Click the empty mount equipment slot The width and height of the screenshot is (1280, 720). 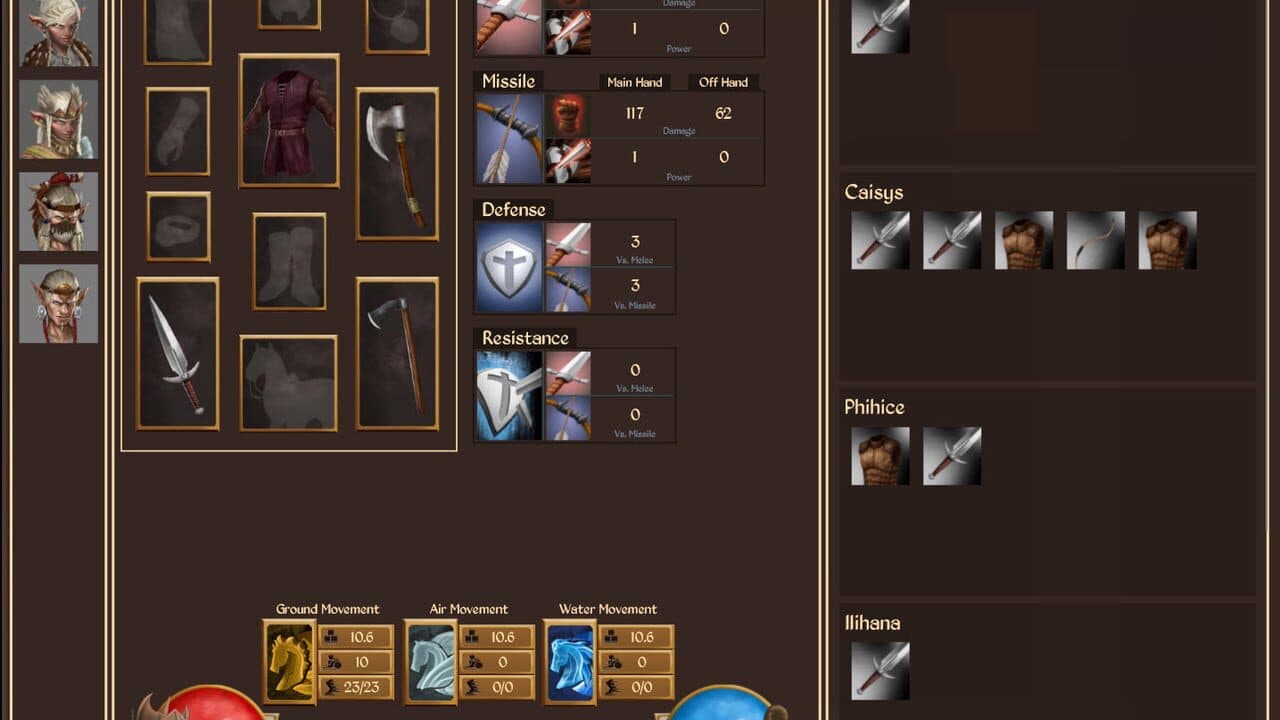287,385
